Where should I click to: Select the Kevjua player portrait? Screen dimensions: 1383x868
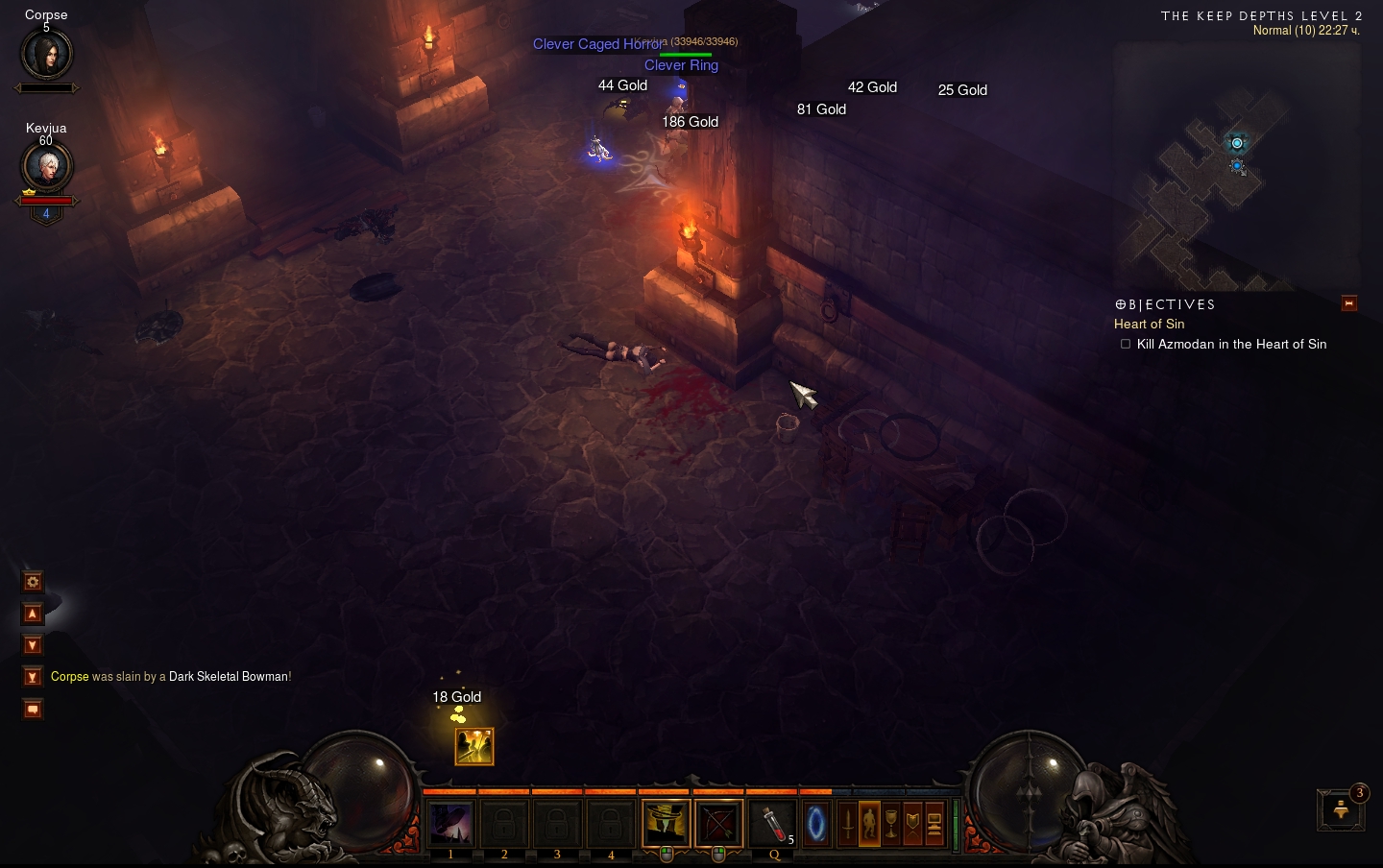coord(46,168)
